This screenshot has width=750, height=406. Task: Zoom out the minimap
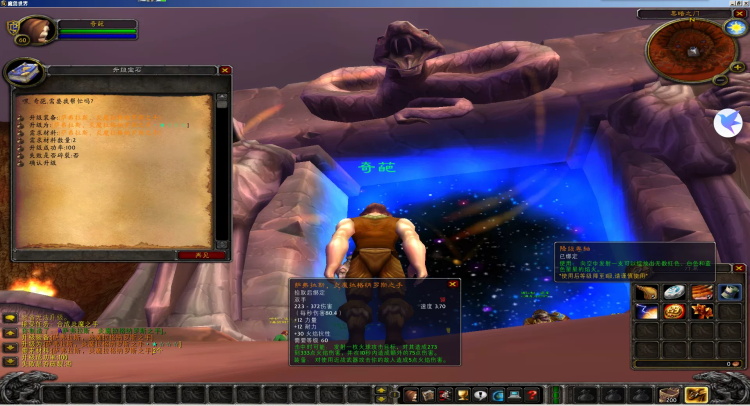click(x=720, y=79)
